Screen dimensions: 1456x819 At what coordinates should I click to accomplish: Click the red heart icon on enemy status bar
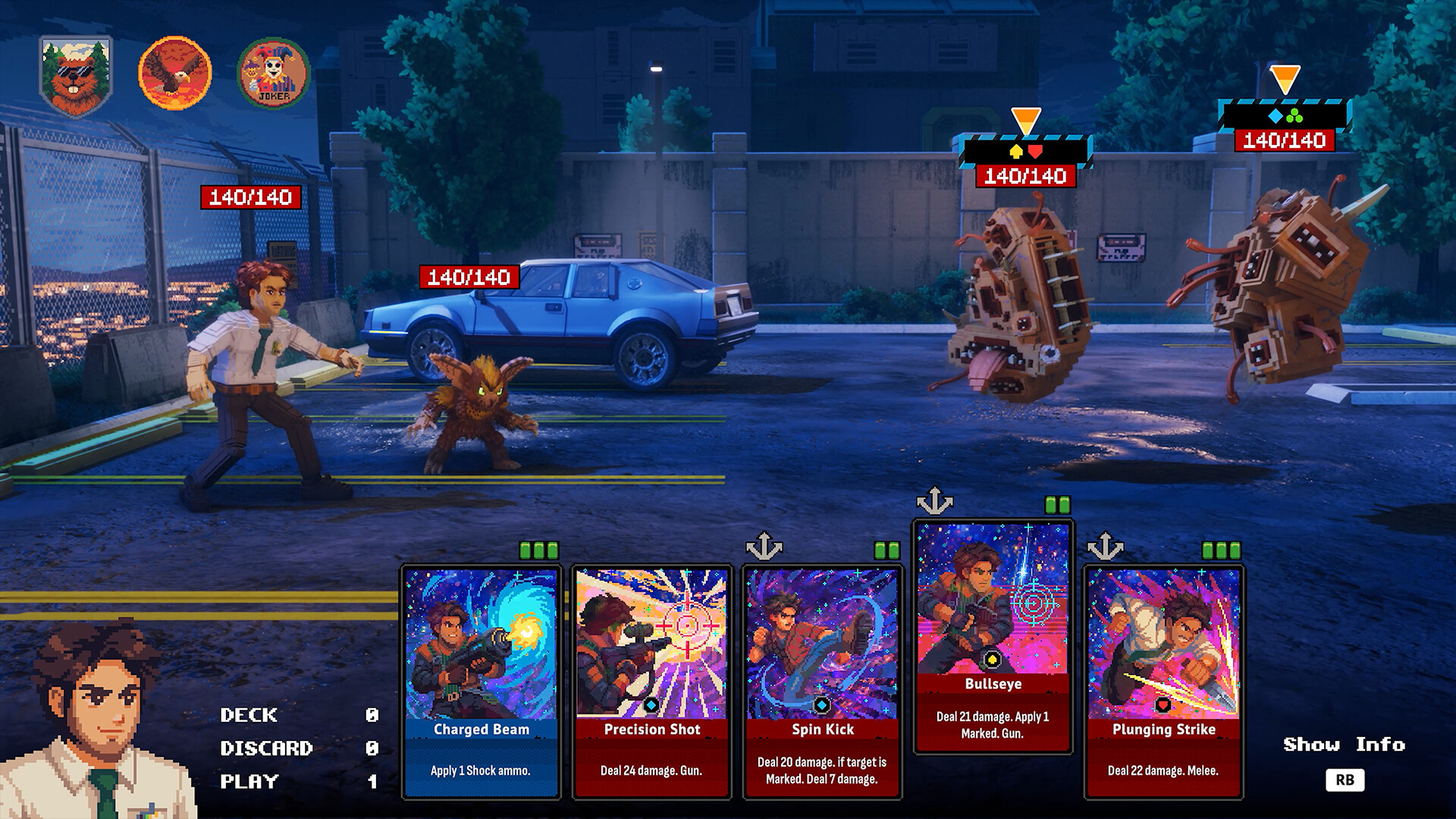(1034, 150)
